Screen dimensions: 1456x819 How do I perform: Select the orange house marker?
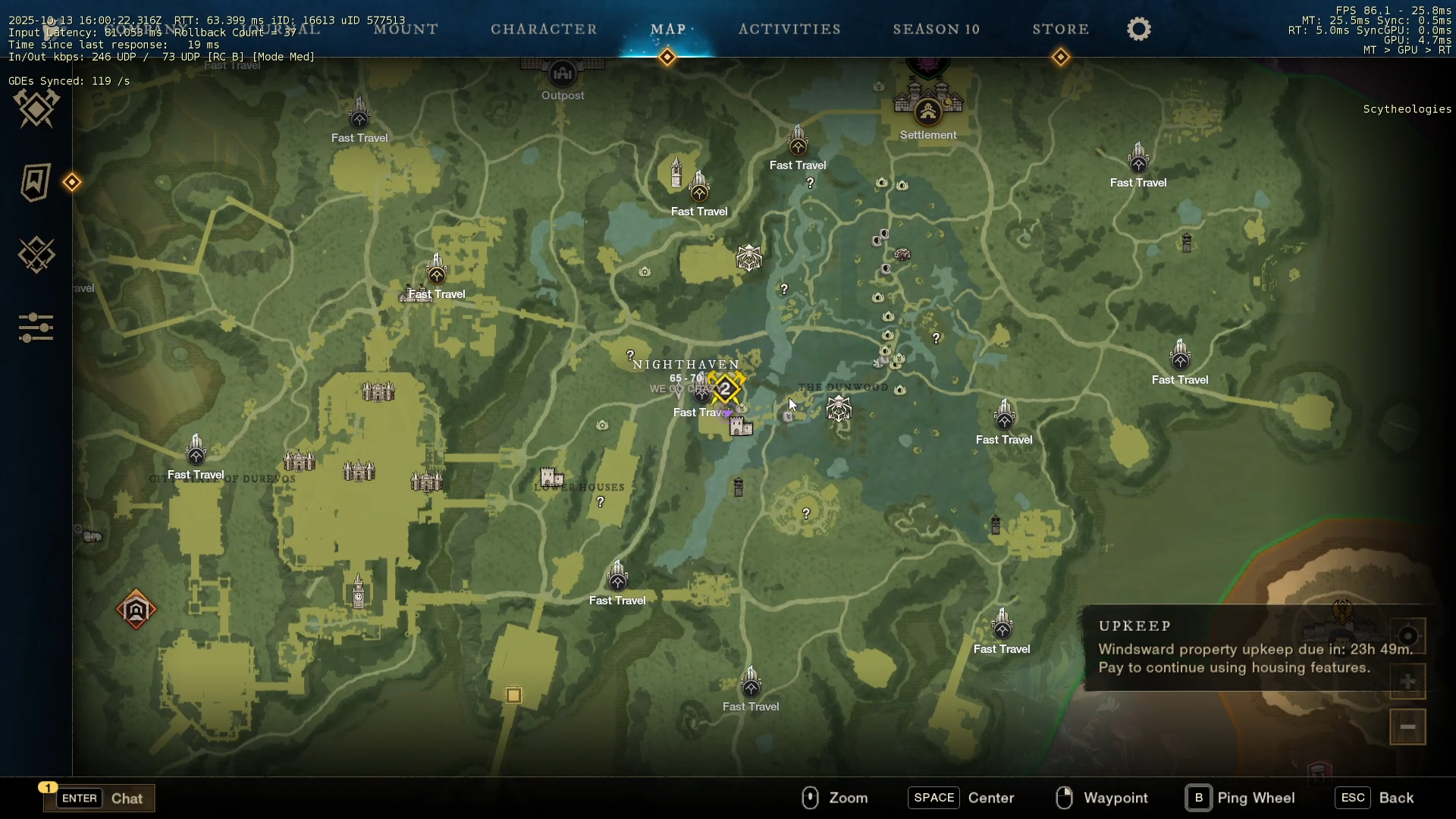point(136,610)
